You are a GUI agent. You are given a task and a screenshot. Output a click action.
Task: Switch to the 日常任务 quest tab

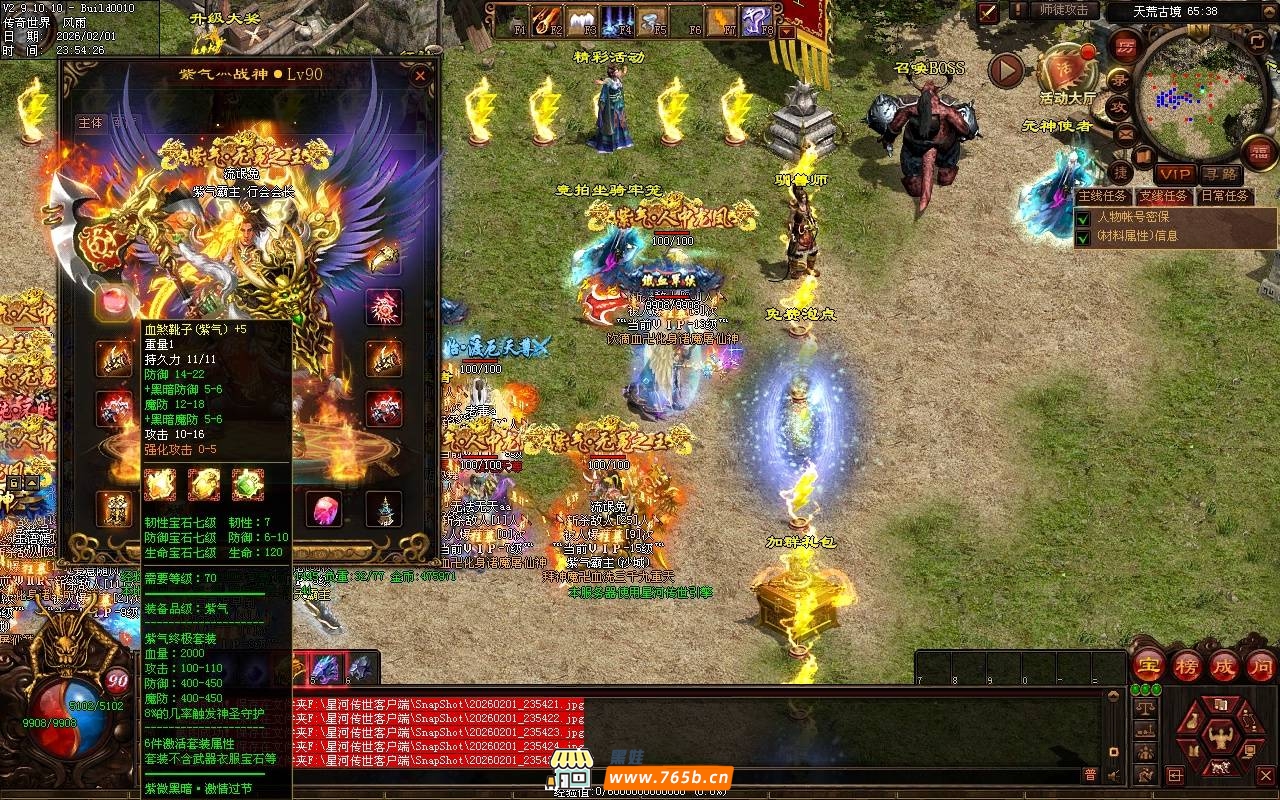(1224, 196)
